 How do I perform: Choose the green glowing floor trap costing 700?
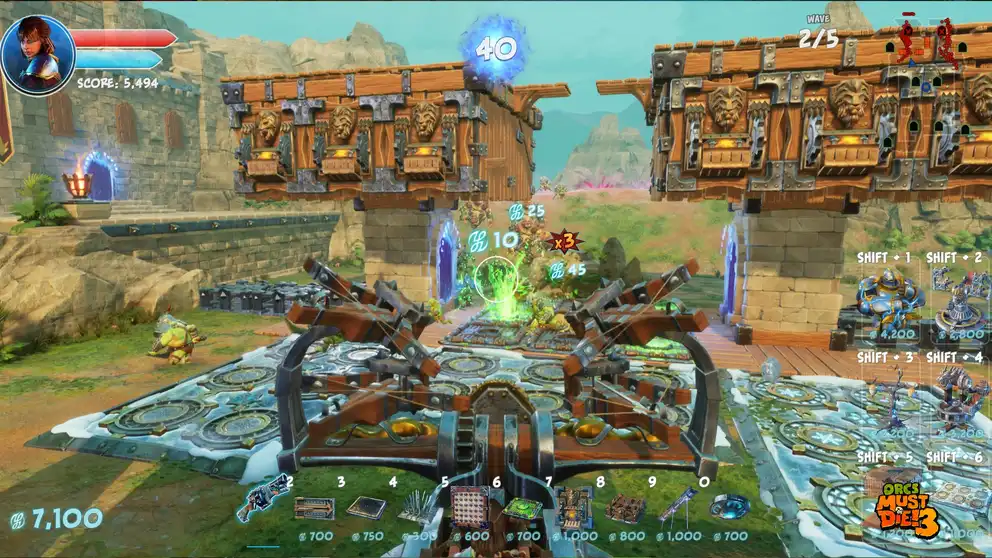[521, 508]
